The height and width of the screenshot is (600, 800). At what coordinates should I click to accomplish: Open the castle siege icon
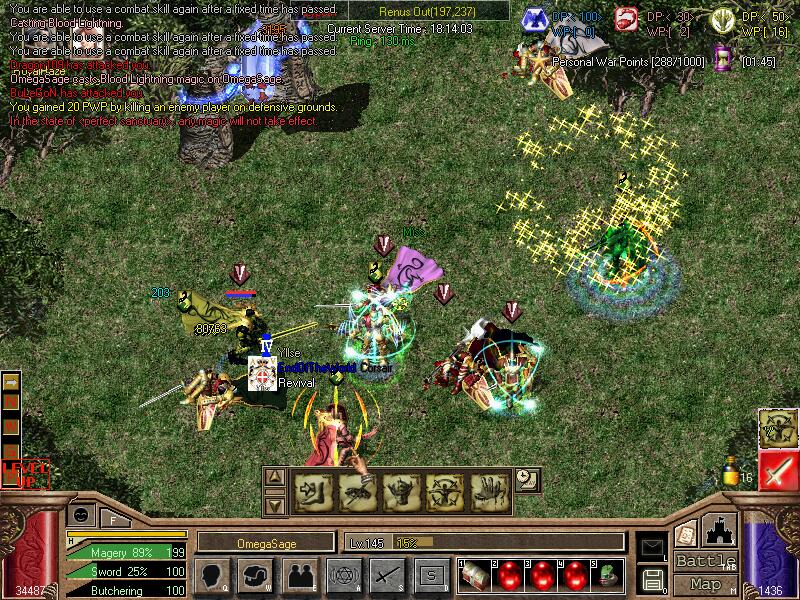click(721, 529)
